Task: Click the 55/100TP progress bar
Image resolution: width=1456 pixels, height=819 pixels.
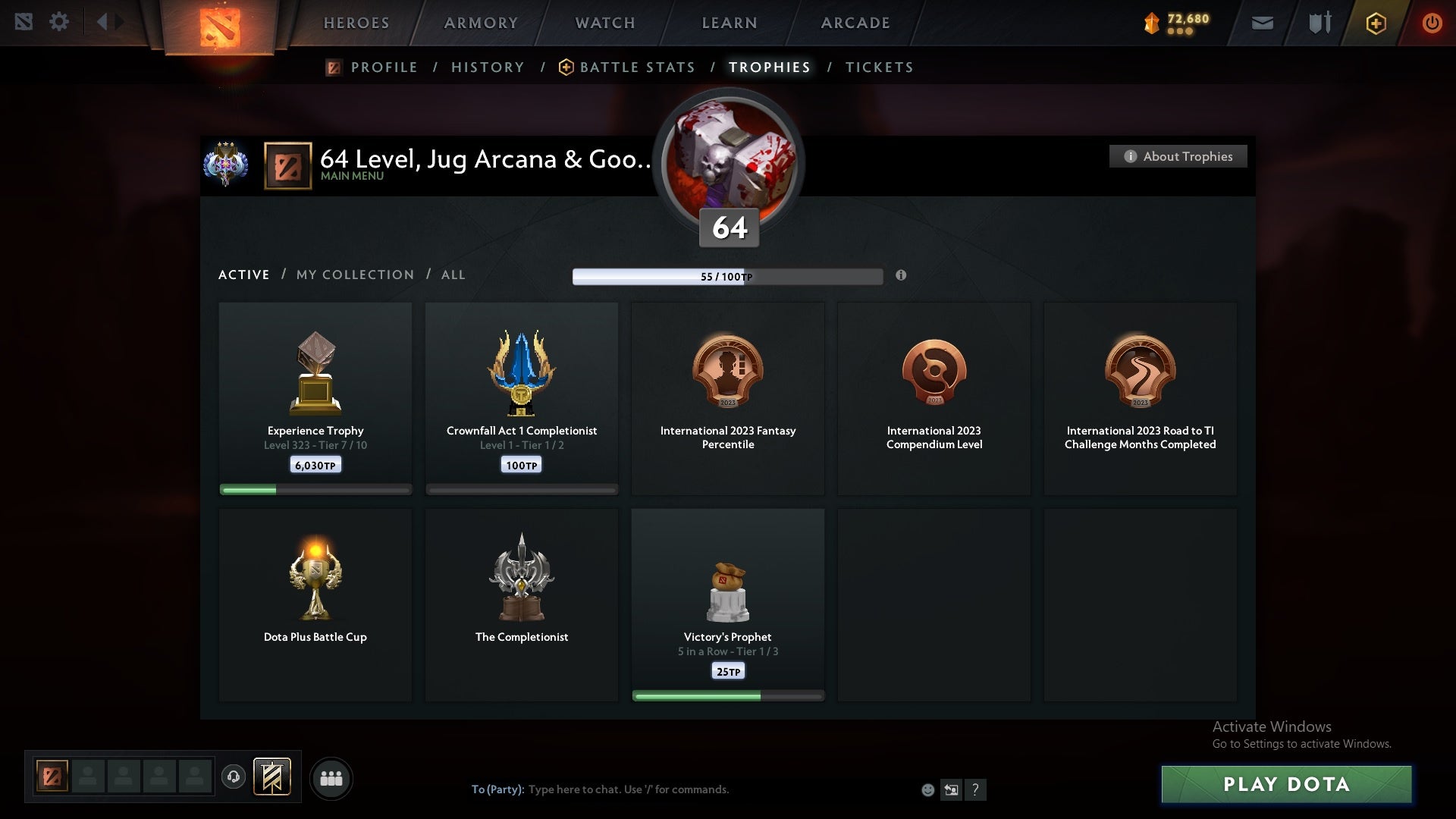Action: coord(728,276)
